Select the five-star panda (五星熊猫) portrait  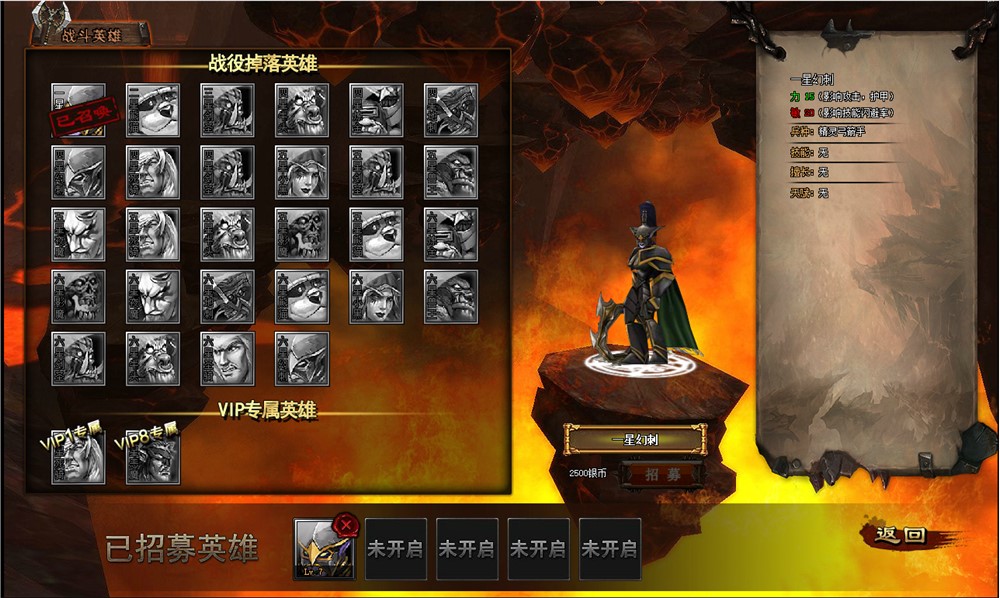point(376,234)
